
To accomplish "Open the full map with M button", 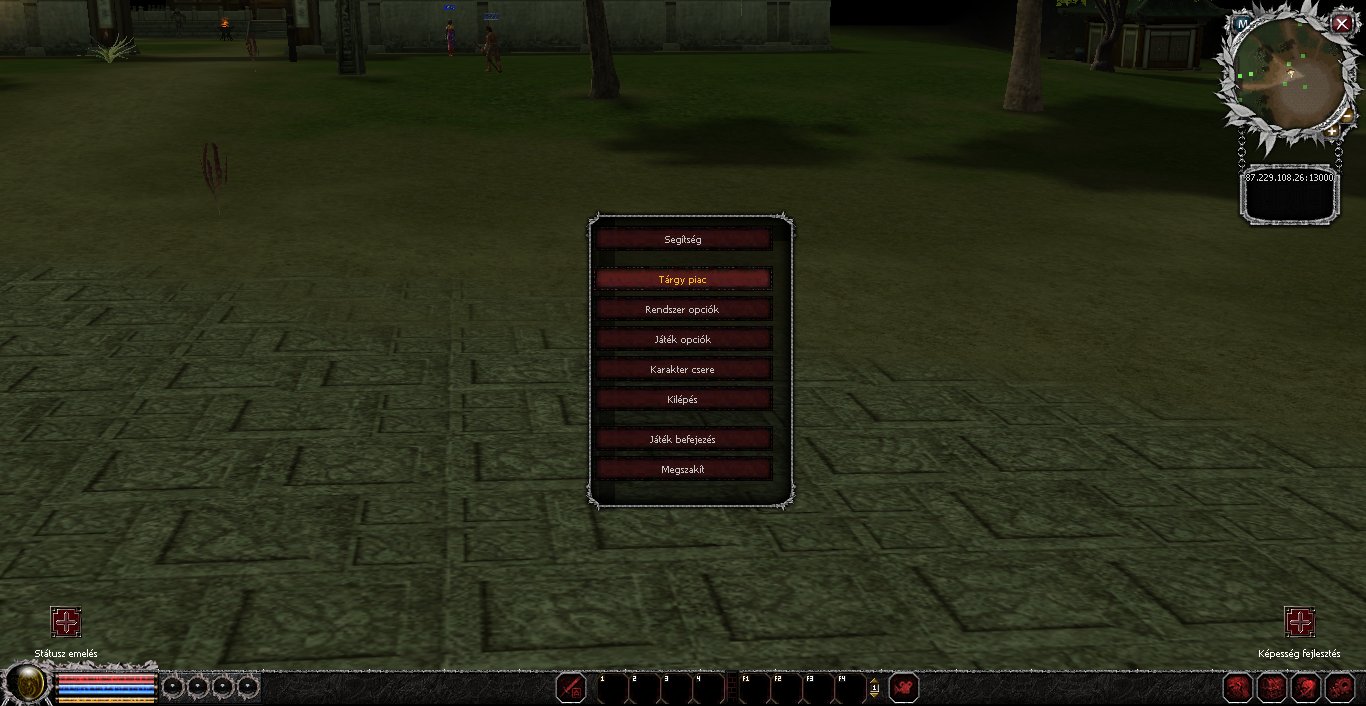I will click(x=1242, y=22).
